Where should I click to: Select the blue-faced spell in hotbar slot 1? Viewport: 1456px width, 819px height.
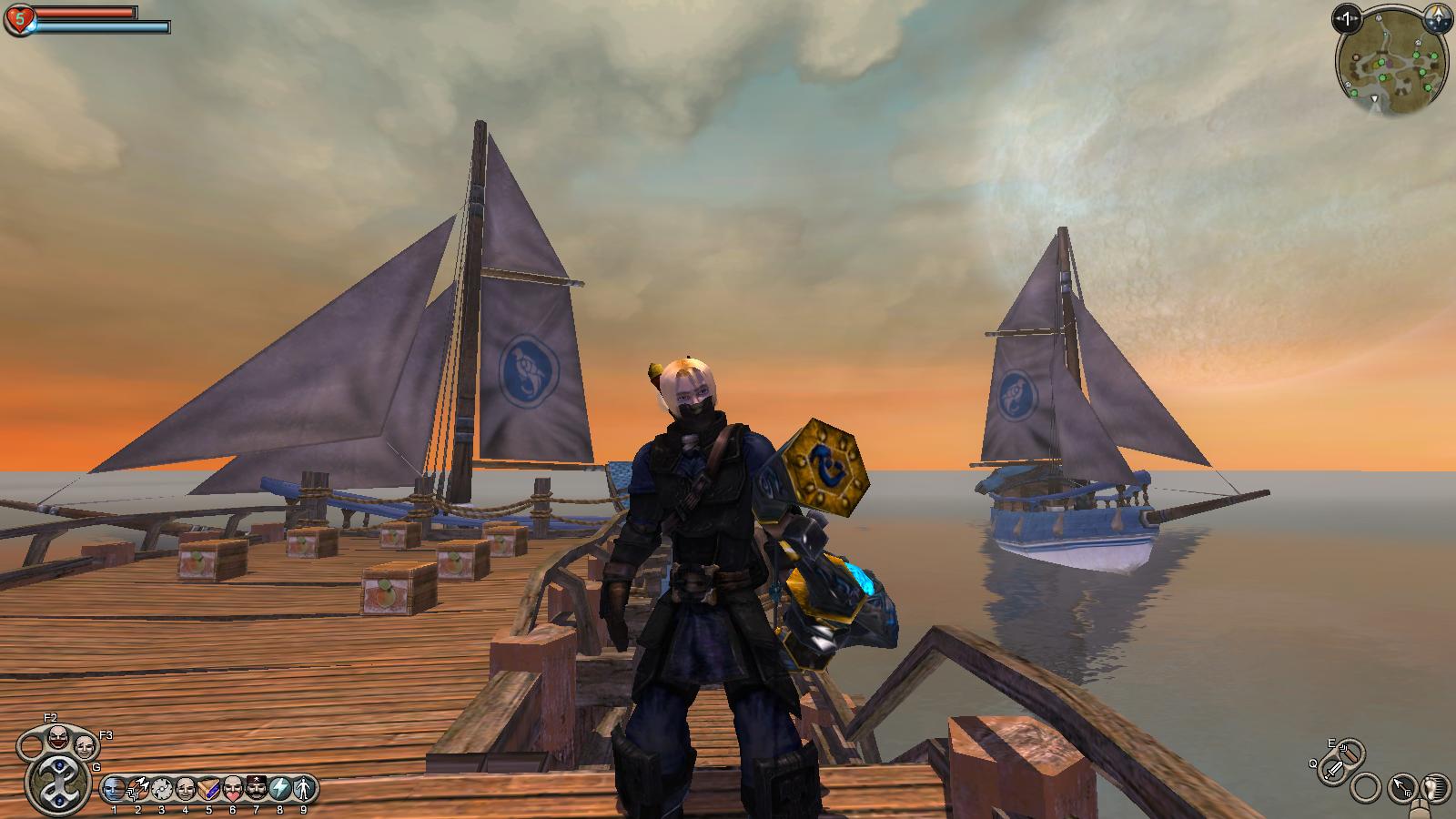pyautogui.click(x=114, y=788)
